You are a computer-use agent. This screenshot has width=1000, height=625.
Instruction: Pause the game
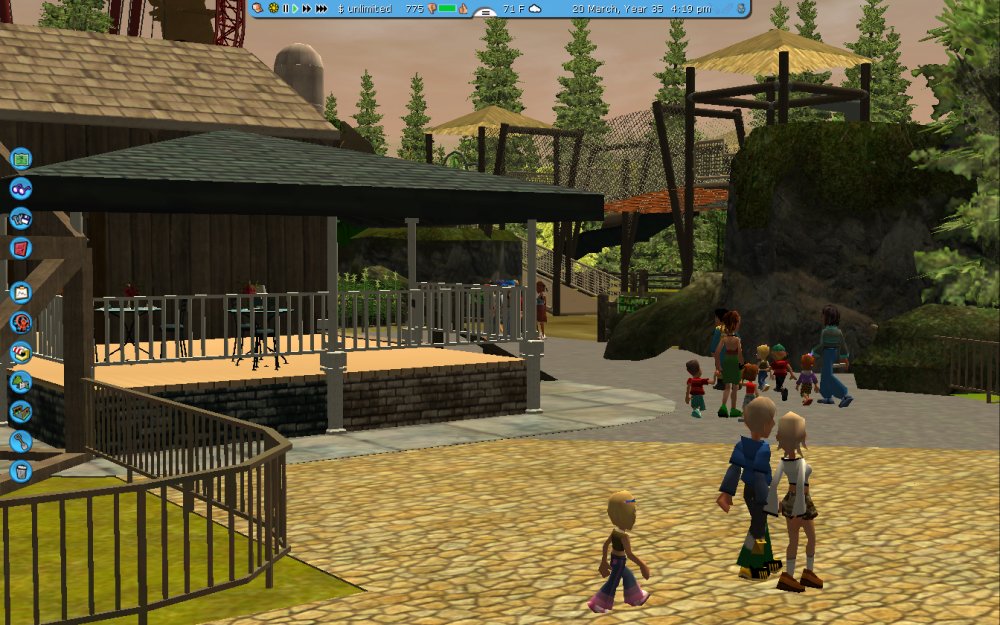[x=285, y=8]
